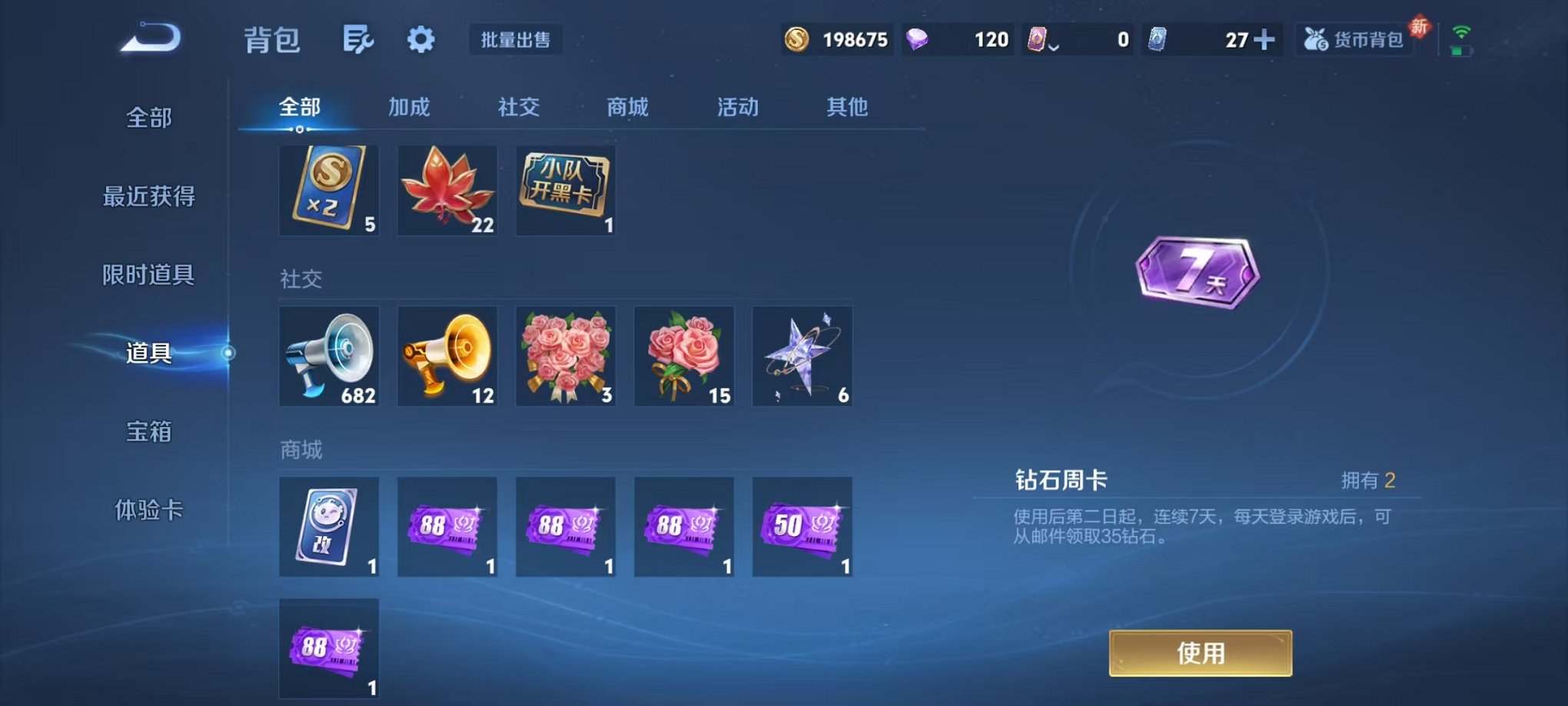
Task: Switch to the 商城 tab
Action: click(626, 108)
